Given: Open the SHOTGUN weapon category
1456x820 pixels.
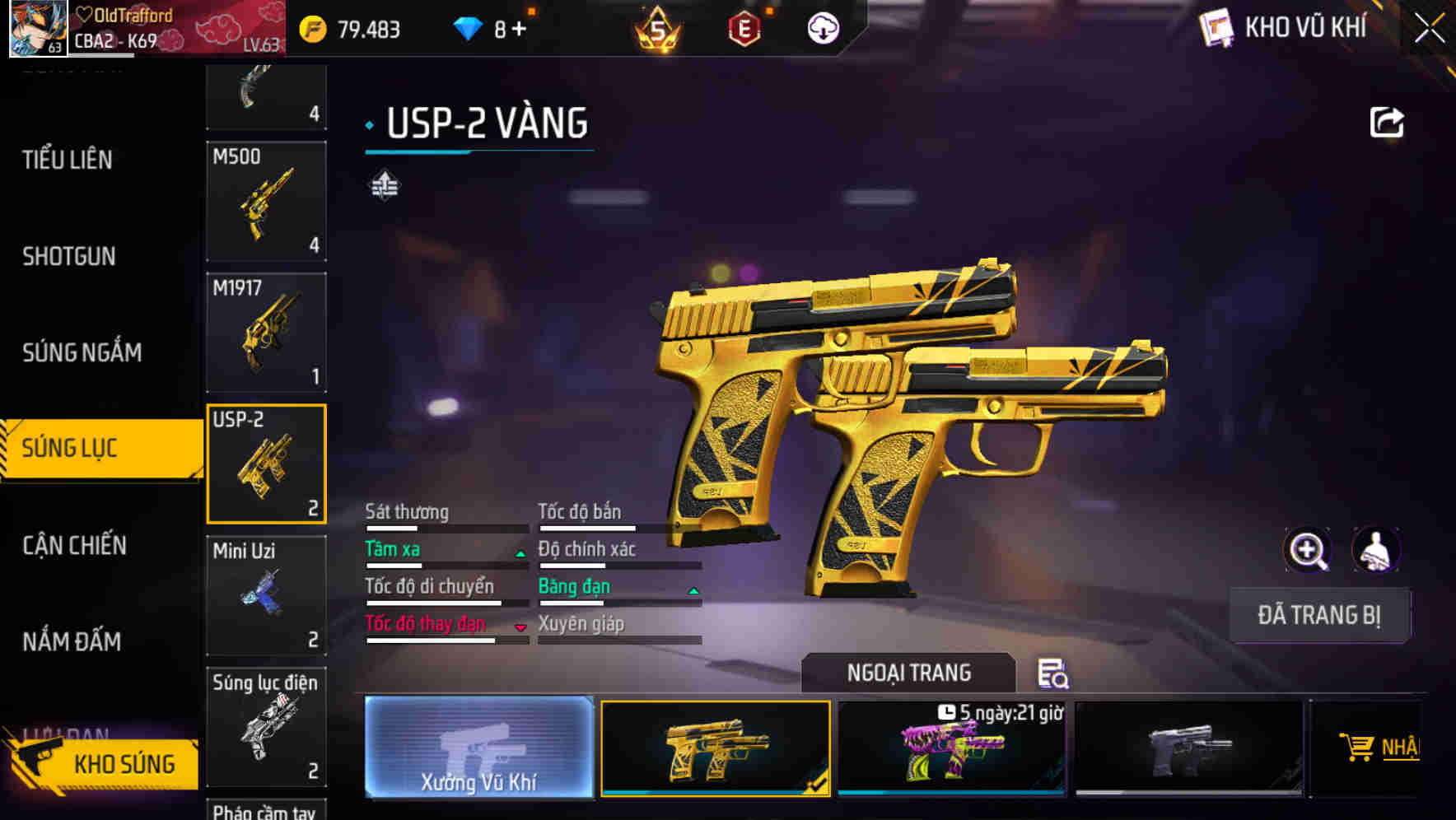Looking at the screenshot, I should pos(70,257).
